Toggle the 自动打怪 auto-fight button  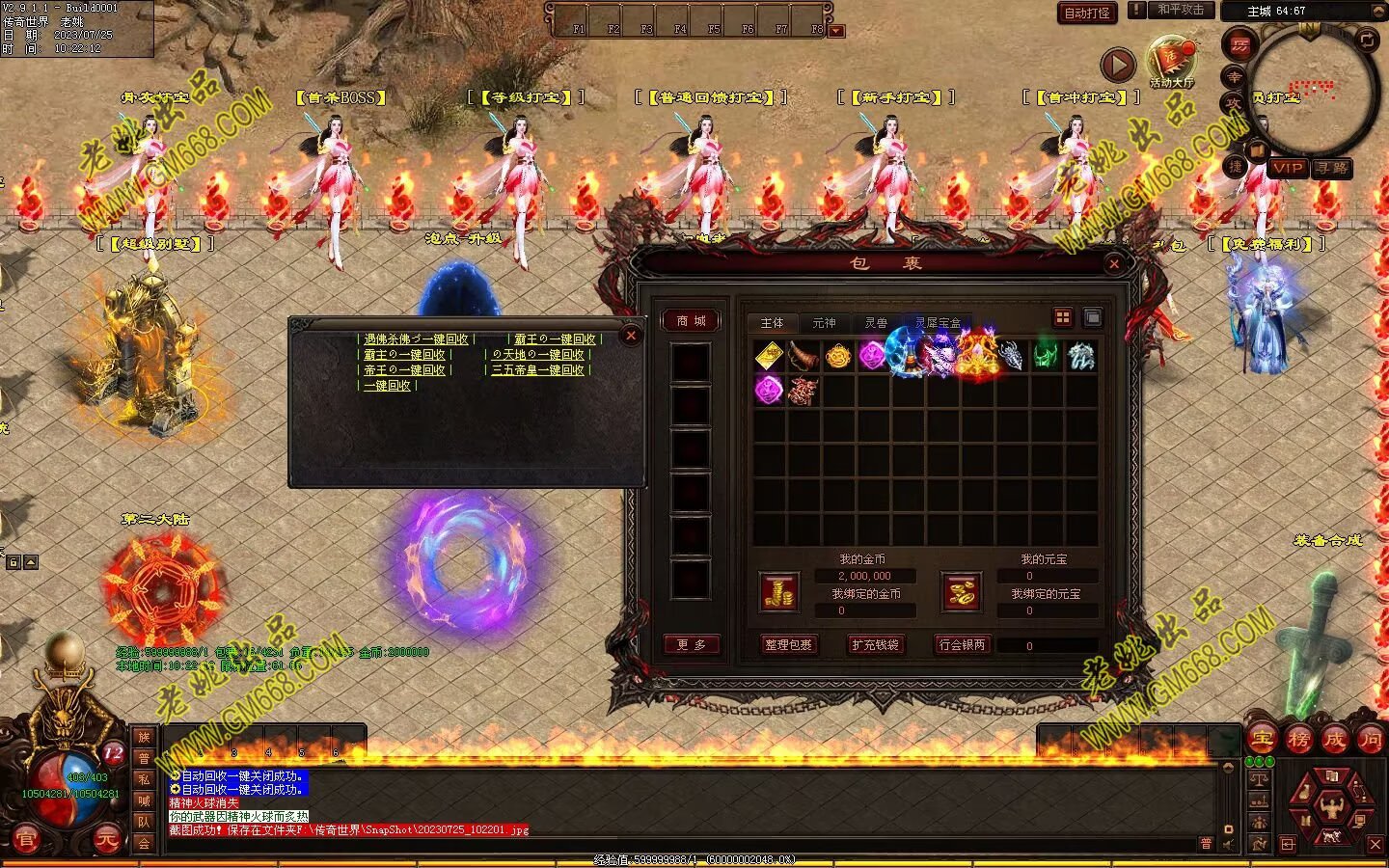click(x=1086, y=13)
